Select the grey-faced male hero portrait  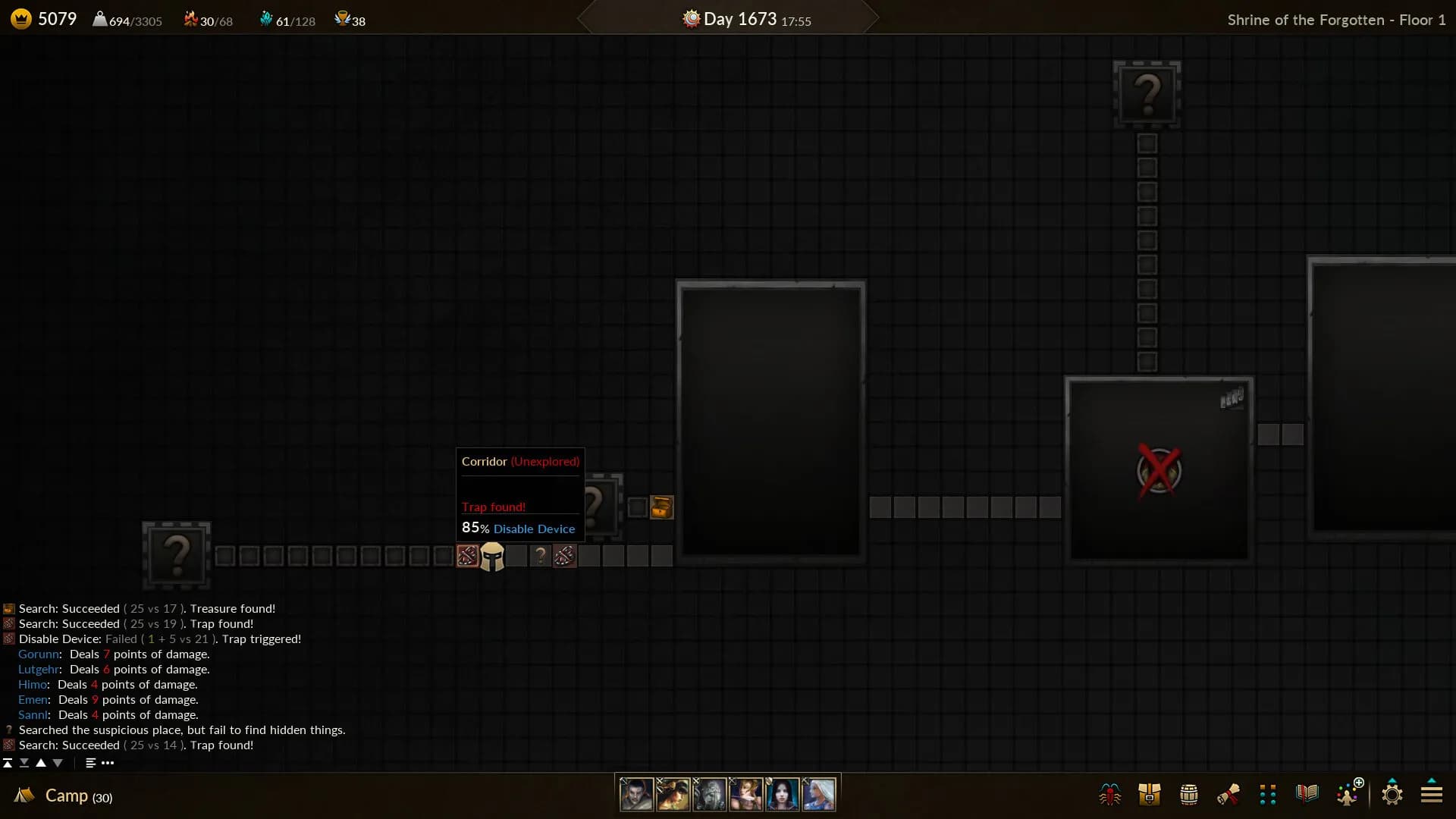[x=636, y=795]
